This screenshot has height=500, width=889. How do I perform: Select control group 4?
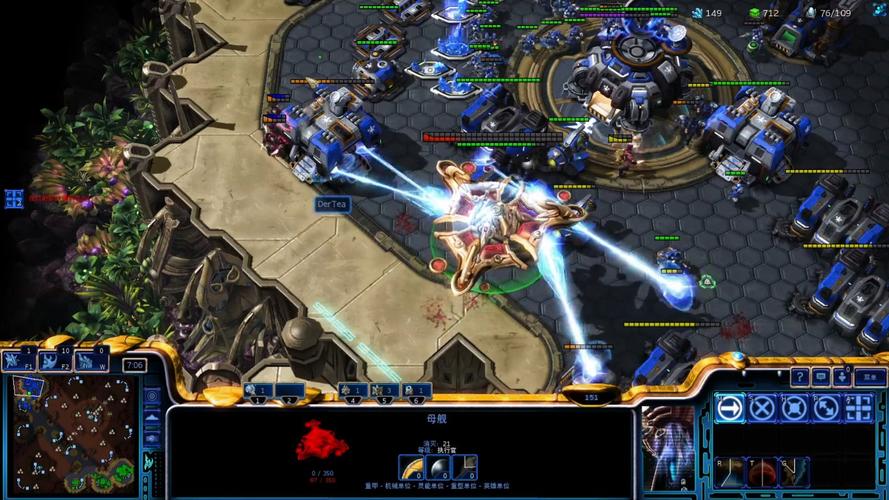(351, 390)
